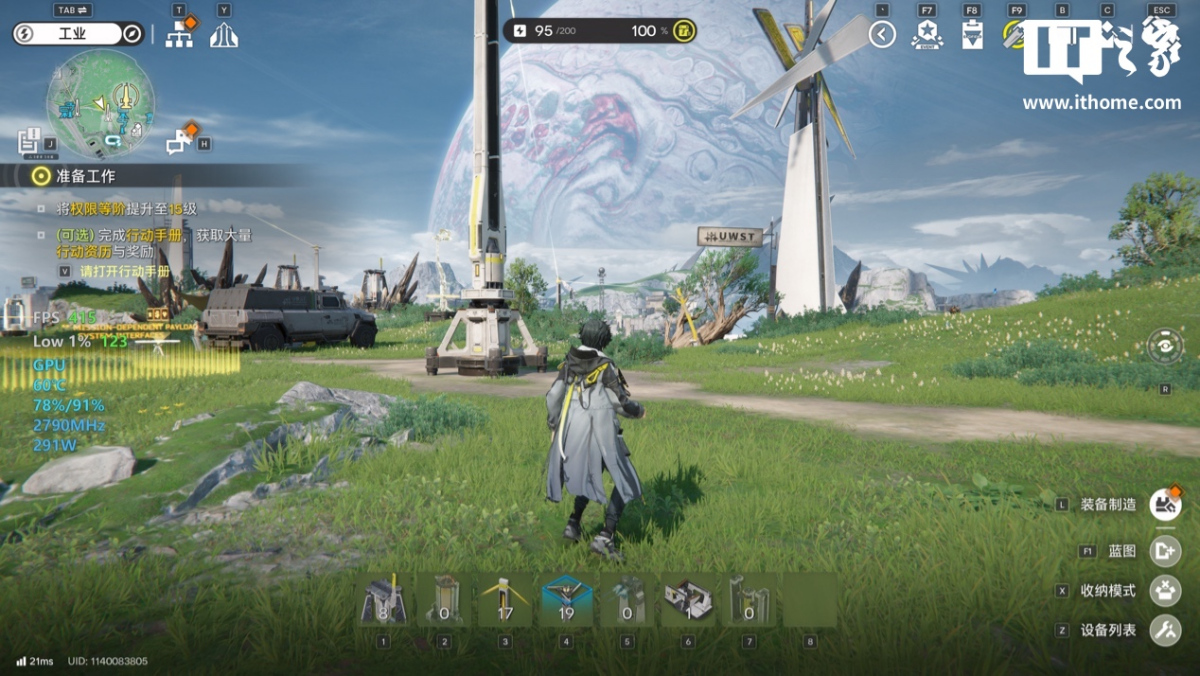Open the star Event icon
The image size is (1200, 676).
pos(927,35)
